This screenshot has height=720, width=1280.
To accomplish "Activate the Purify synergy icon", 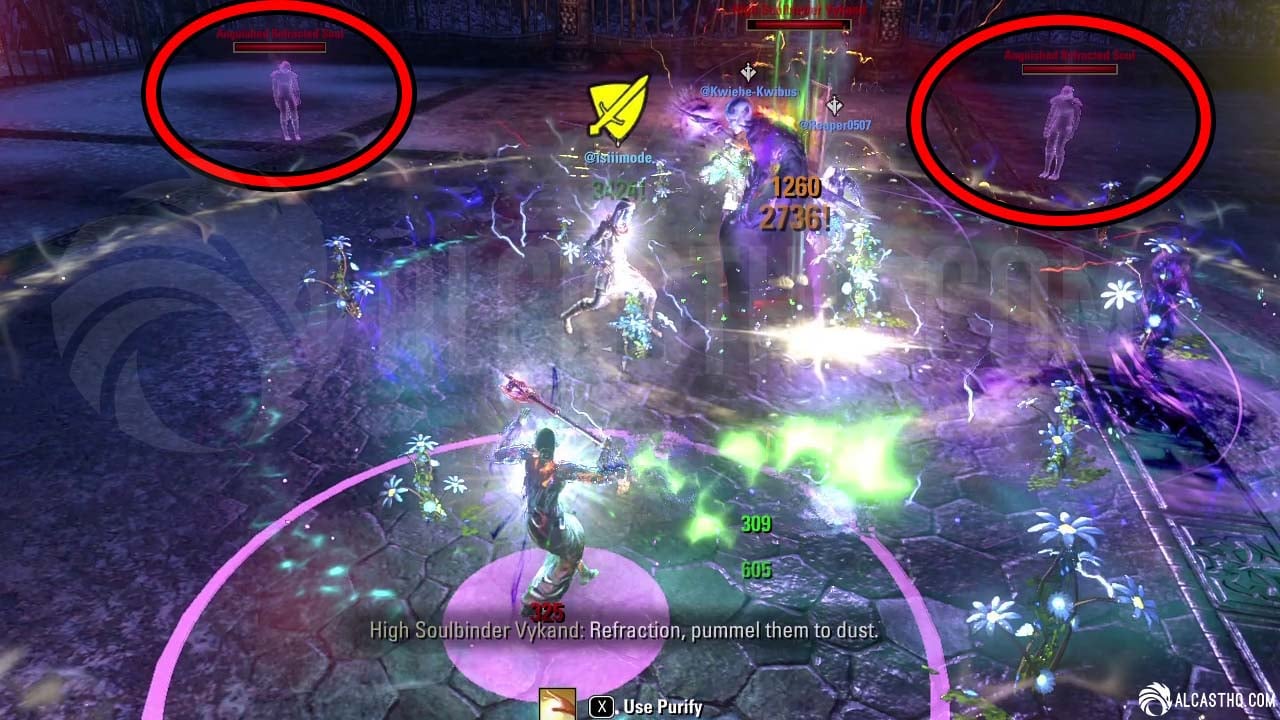I will pyautogui.click(x=555, y=705).
